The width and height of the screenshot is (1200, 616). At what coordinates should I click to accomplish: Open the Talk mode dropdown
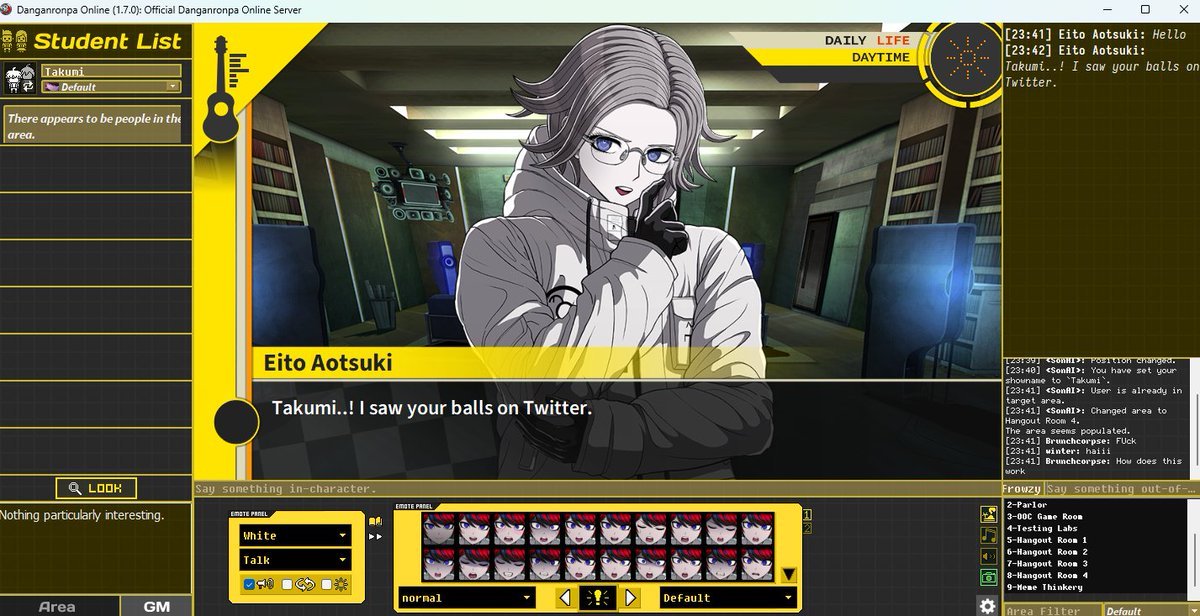click(x=295, y=560)
